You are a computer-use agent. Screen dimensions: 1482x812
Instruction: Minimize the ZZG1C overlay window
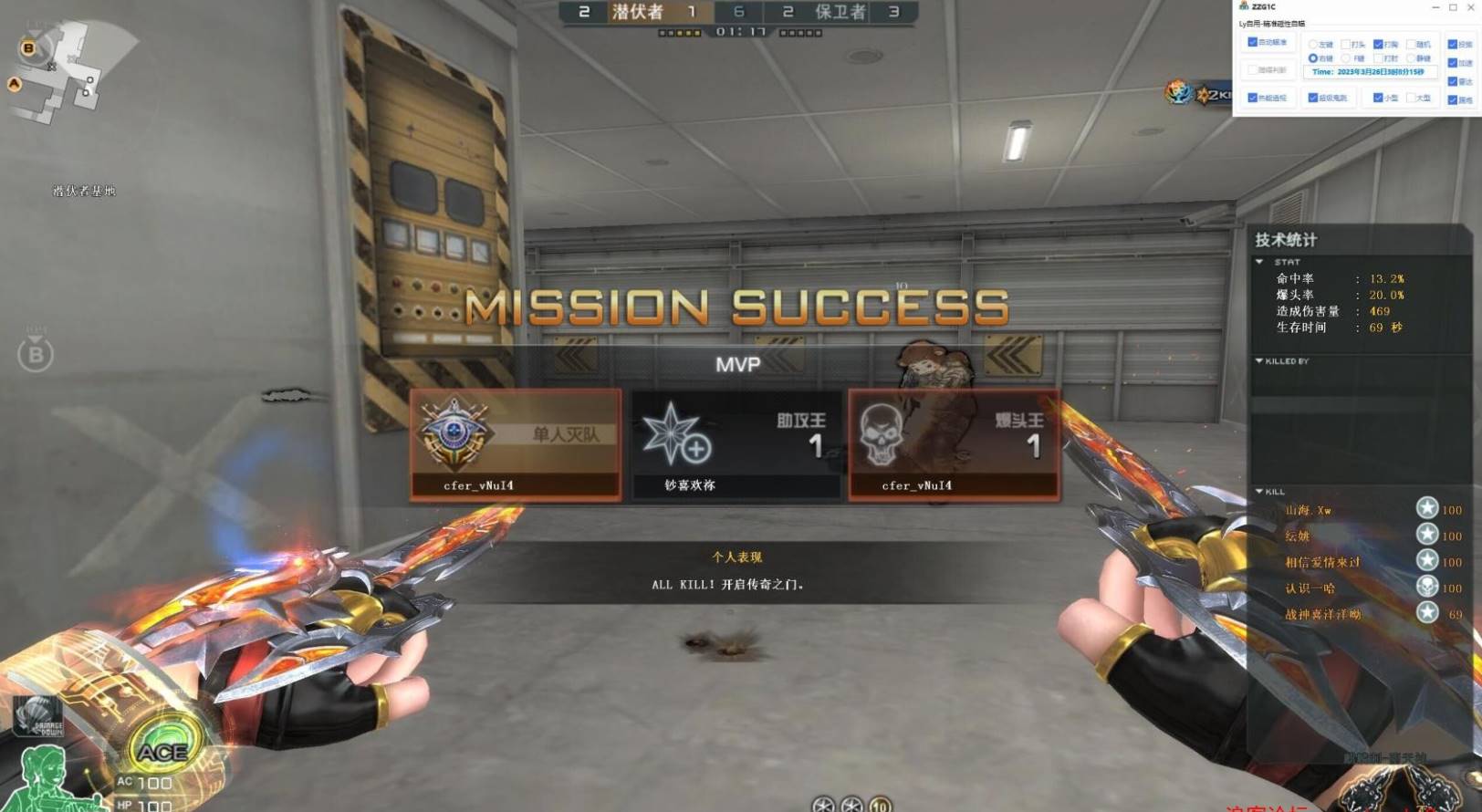[x=1435, y=7]
